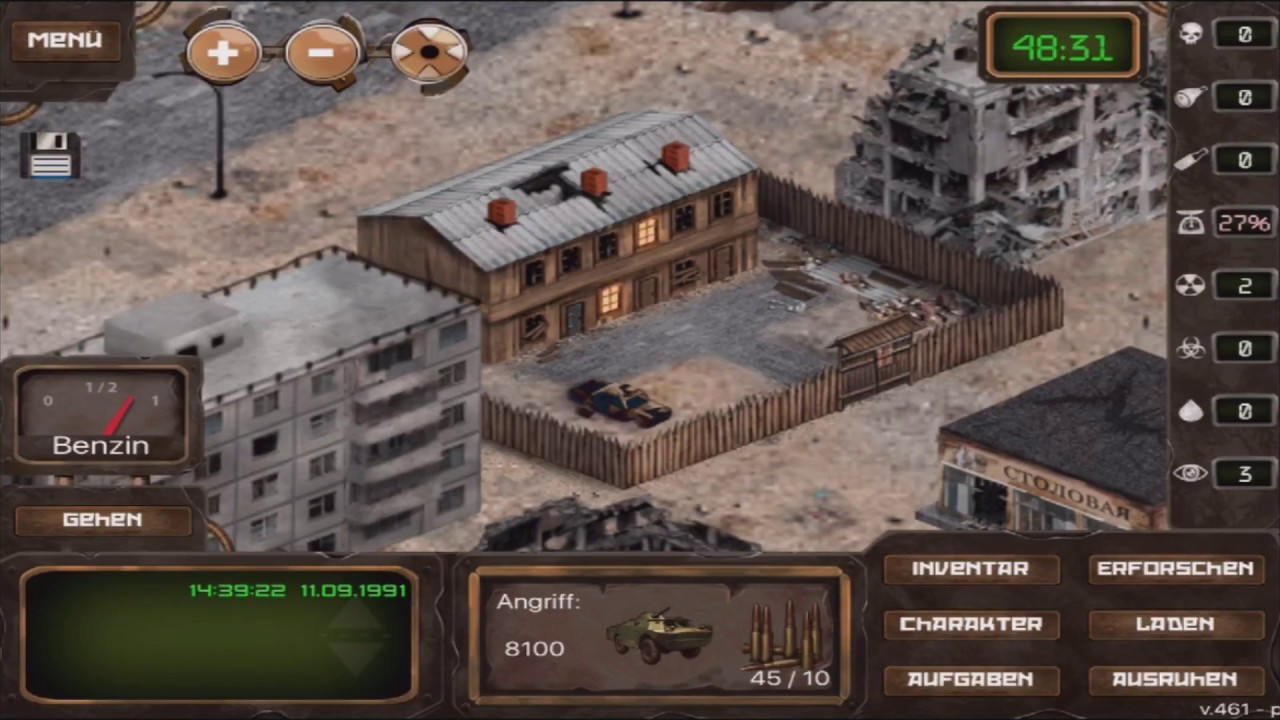The width and height of the screenshot is (1280, 720).
Task: Select the Laden button
Action: click(1175, 624)
